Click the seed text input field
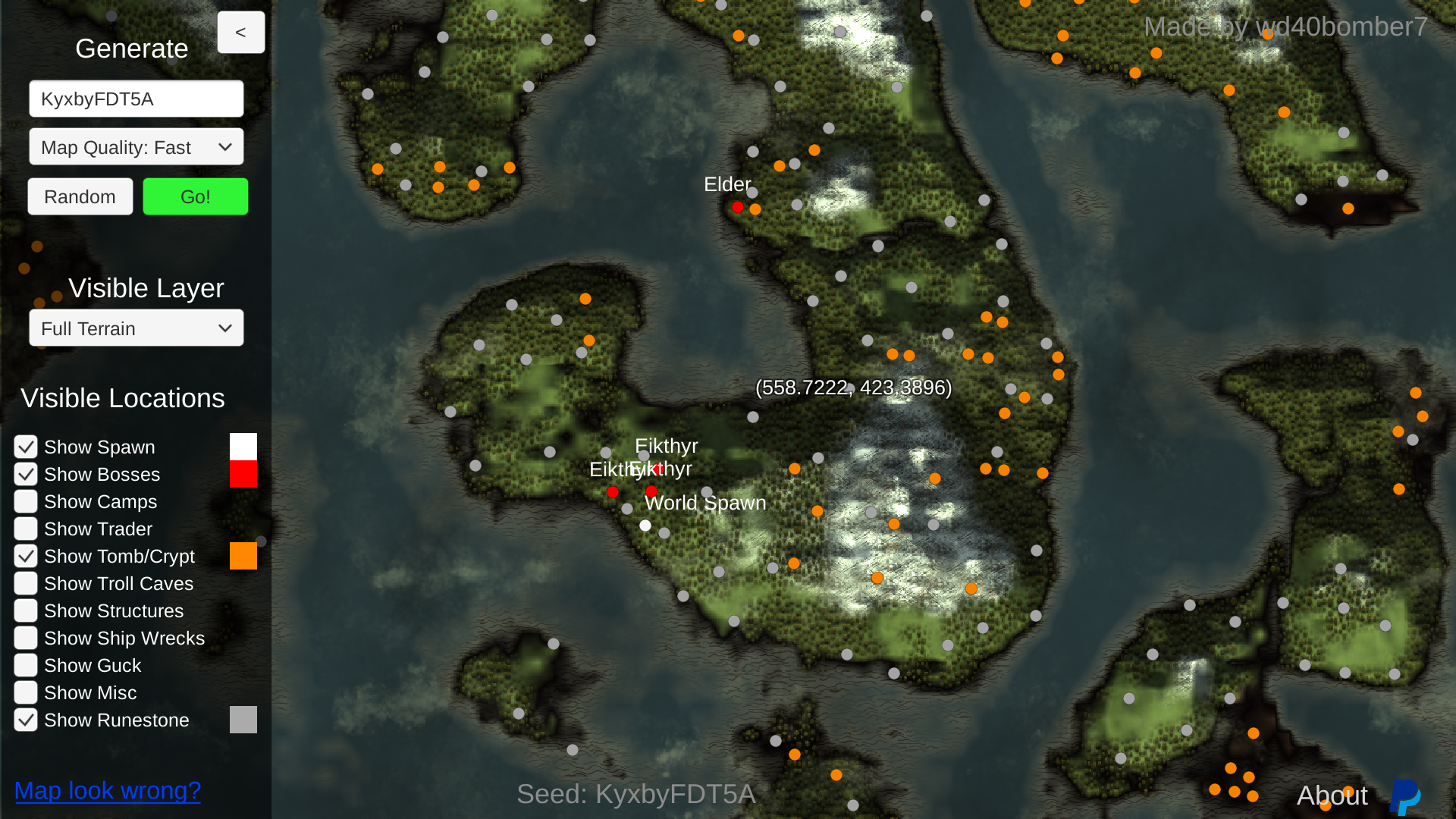 coord(136,98)
